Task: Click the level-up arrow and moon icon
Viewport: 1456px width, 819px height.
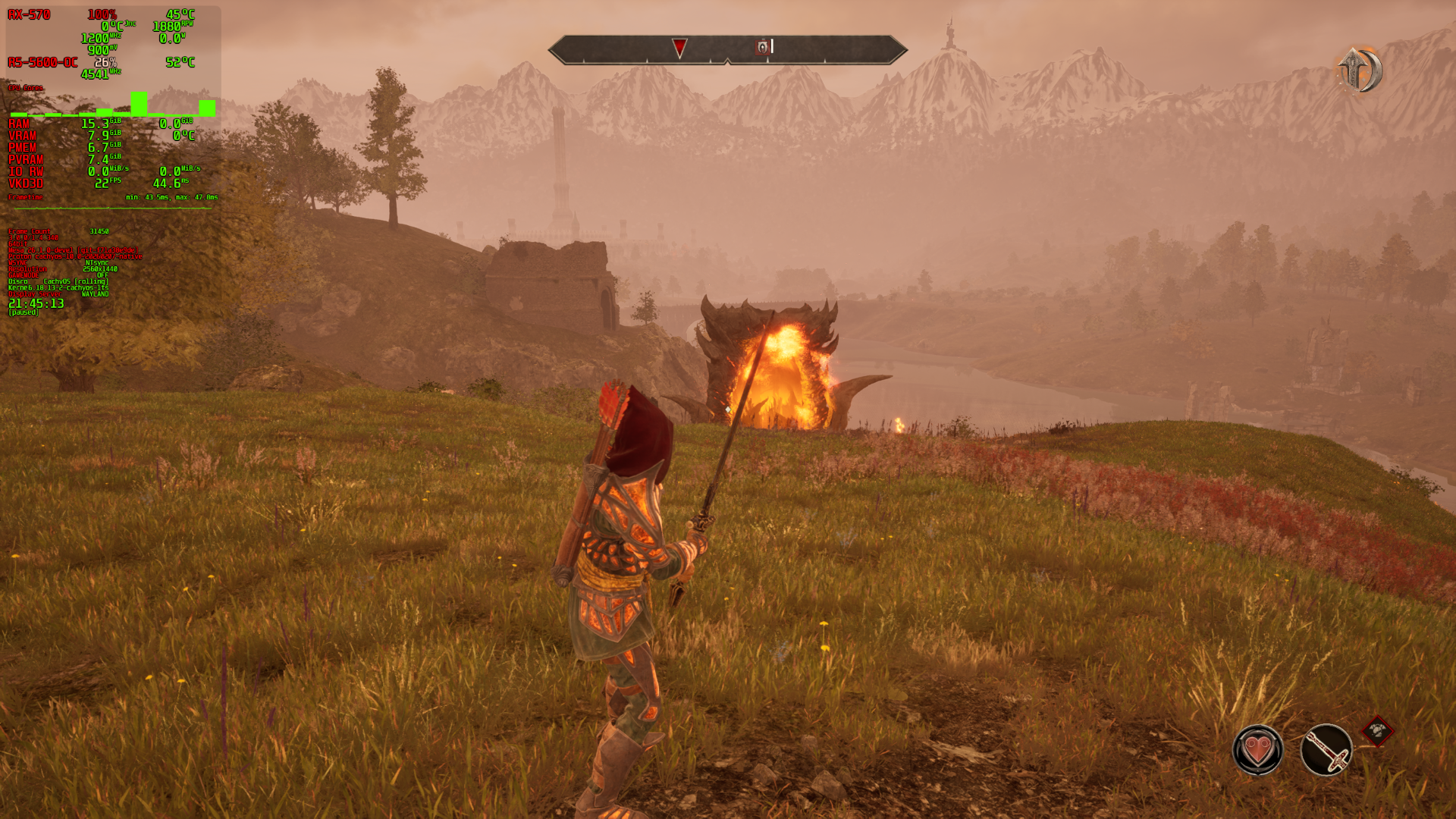Action: click(1359, 70)
